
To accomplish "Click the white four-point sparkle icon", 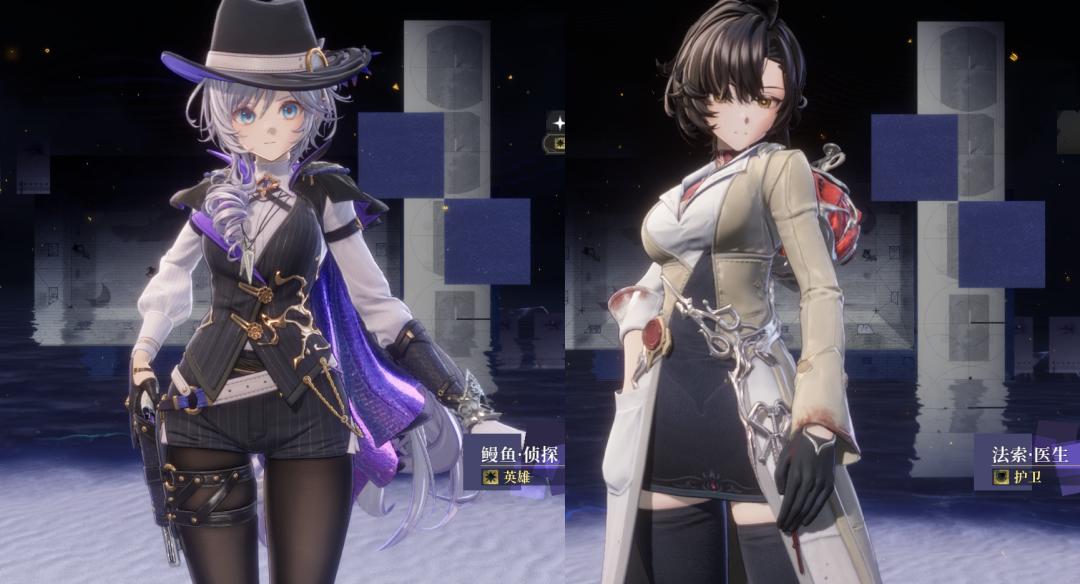I will [559, 123].
